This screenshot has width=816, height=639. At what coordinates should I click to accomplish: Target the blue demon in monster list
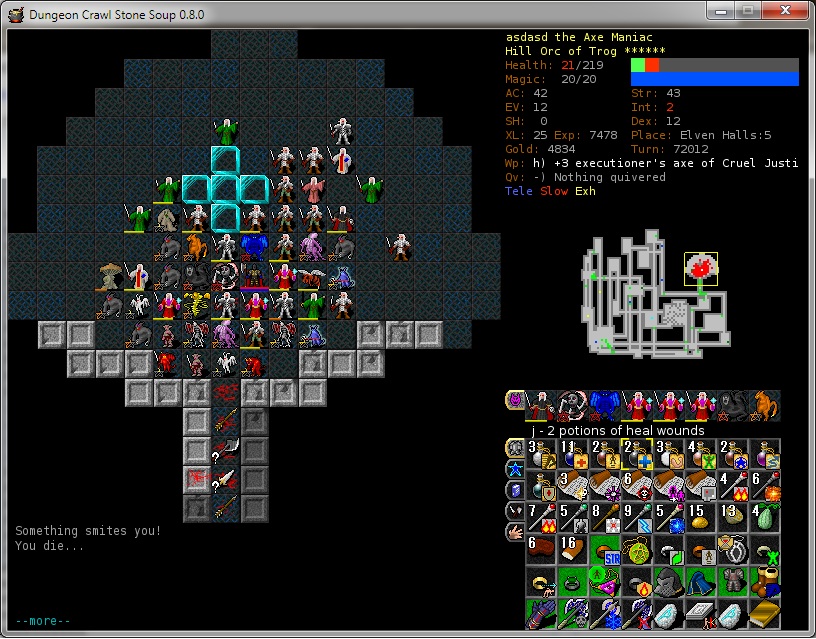coord(604,404)
